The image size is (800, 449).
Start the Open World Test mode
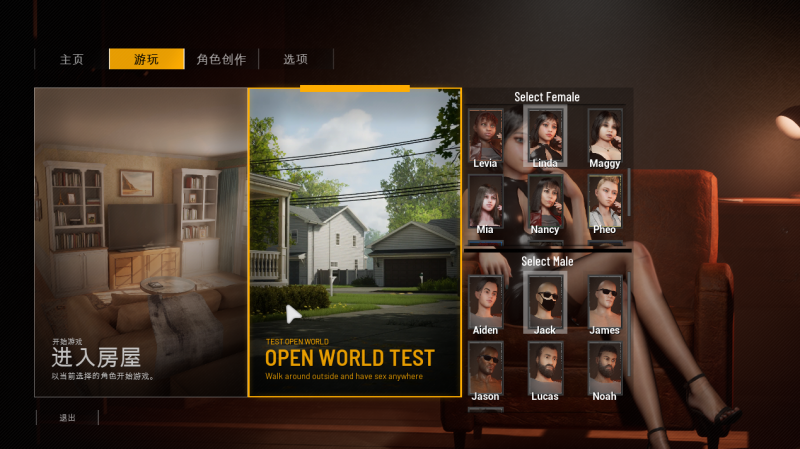click(x=355, y=242)
